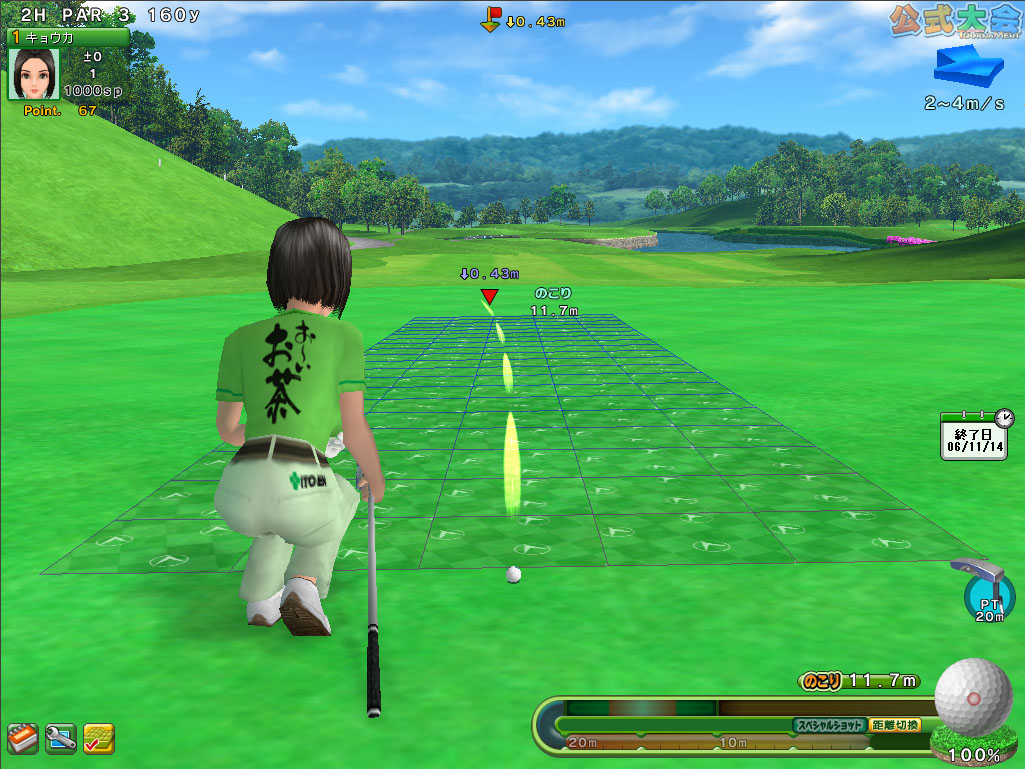Viewport: 1025px width, 769px height.
Task: Click the スペシャルショット special shot button
Action: pos(829,725)
